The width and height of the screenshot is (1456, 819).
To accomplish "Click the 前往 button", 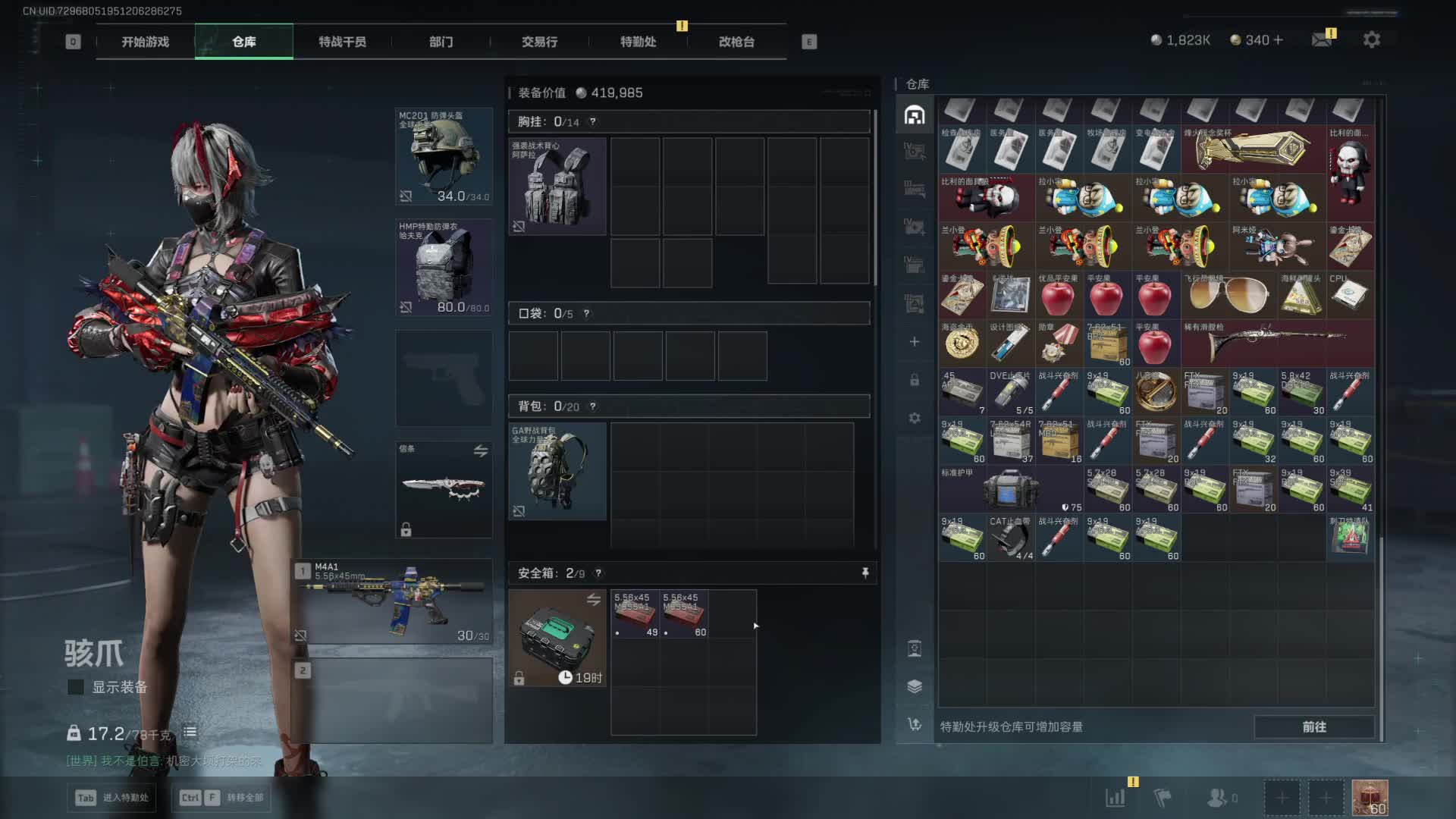I will coord(1314,726).
